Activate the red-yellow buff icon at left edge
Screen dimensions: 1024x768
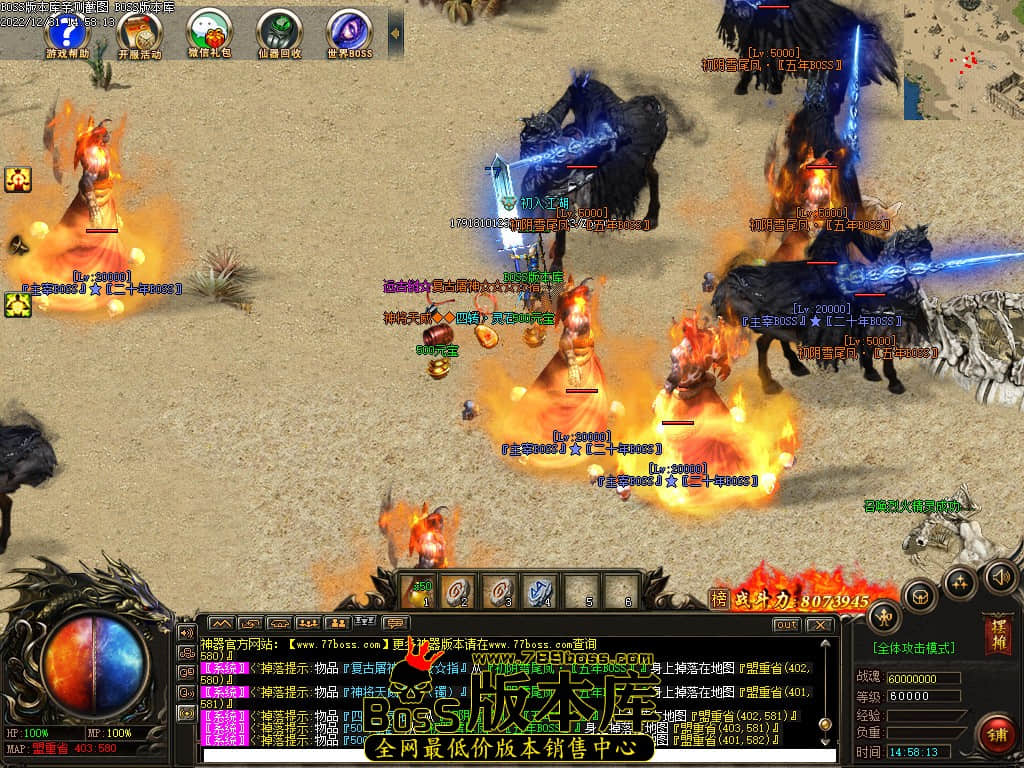point(18,180)
